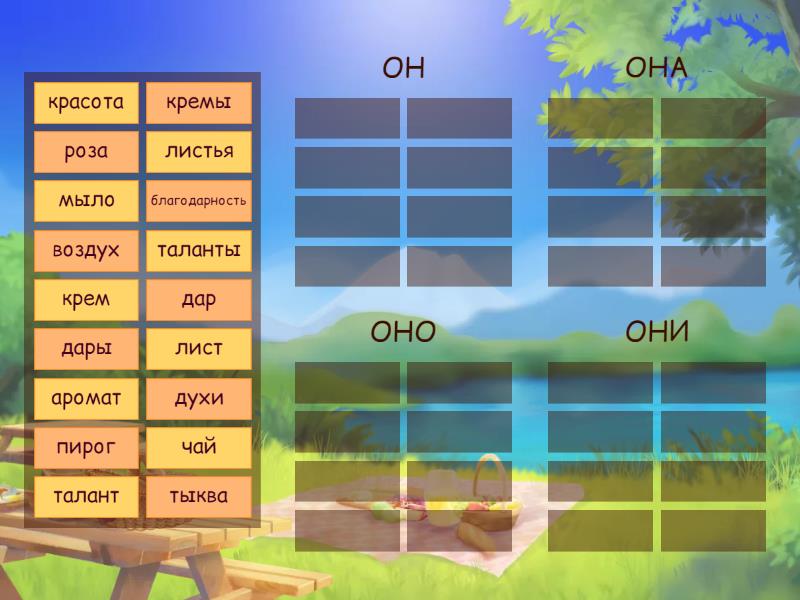Choose the 'чай' tile
The width and height of the screenshot is (800, 600).
click(199, 448)
